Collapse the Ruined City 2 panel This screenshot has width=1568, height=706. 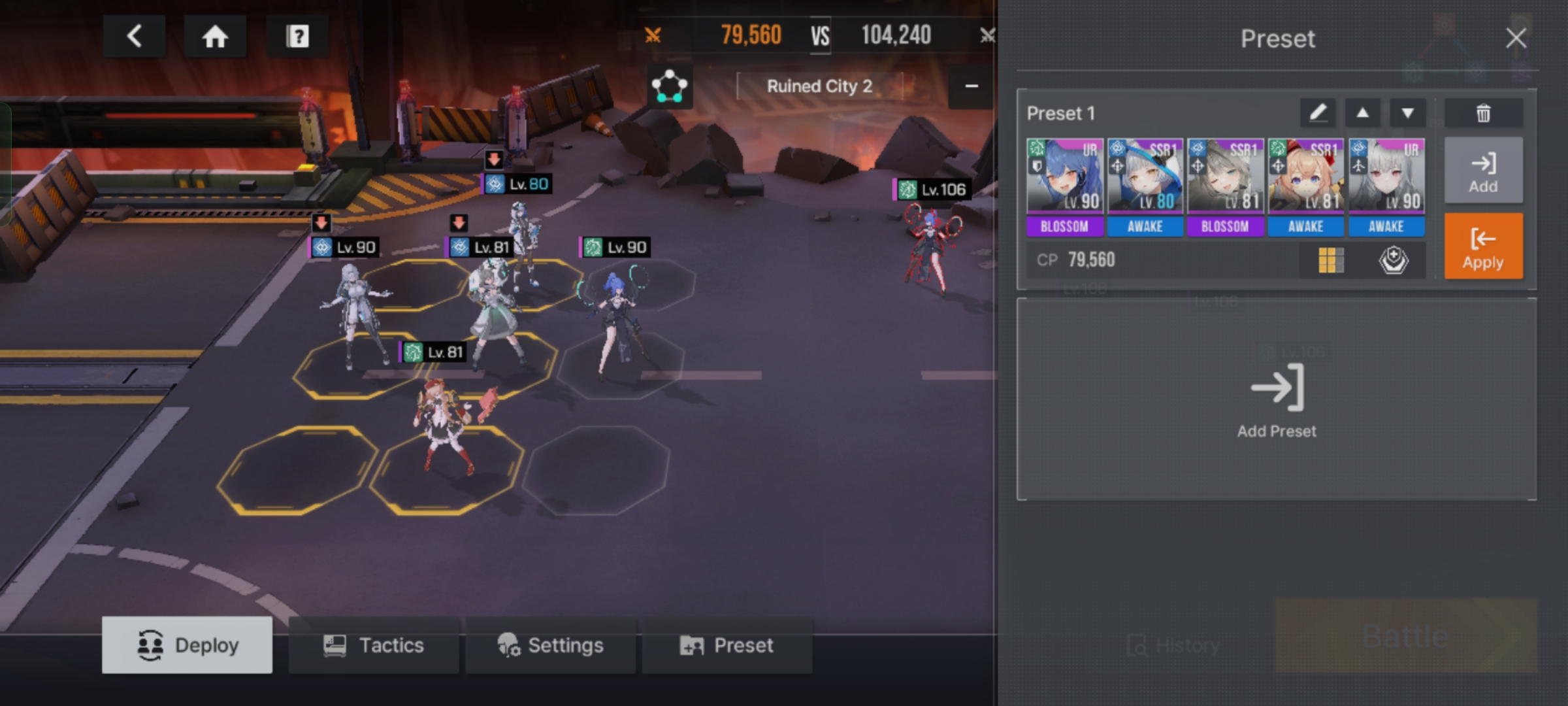coord(972,87)
